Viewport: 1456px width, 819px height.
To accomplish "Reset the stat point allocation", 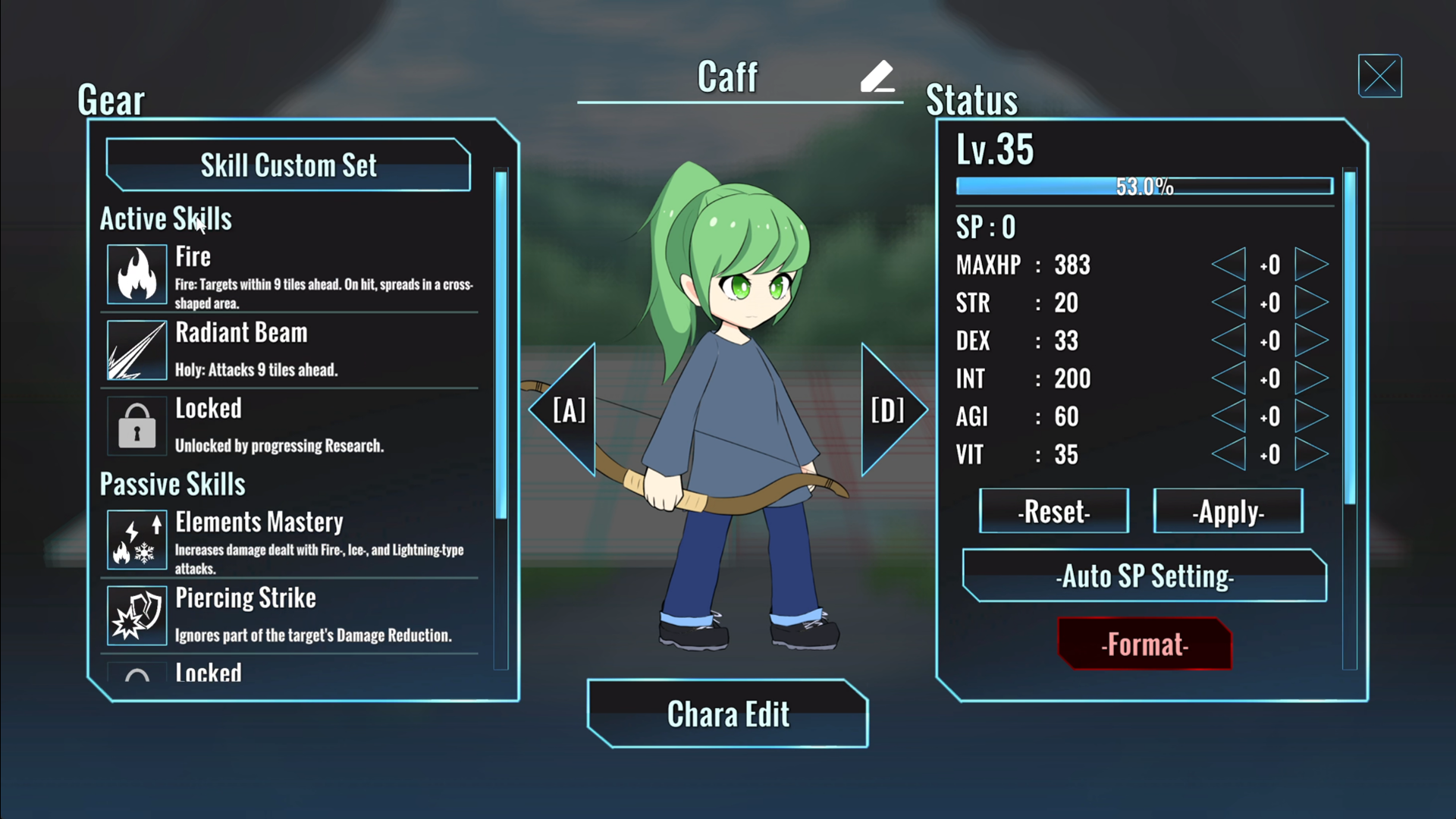I will click(1054, 511).
